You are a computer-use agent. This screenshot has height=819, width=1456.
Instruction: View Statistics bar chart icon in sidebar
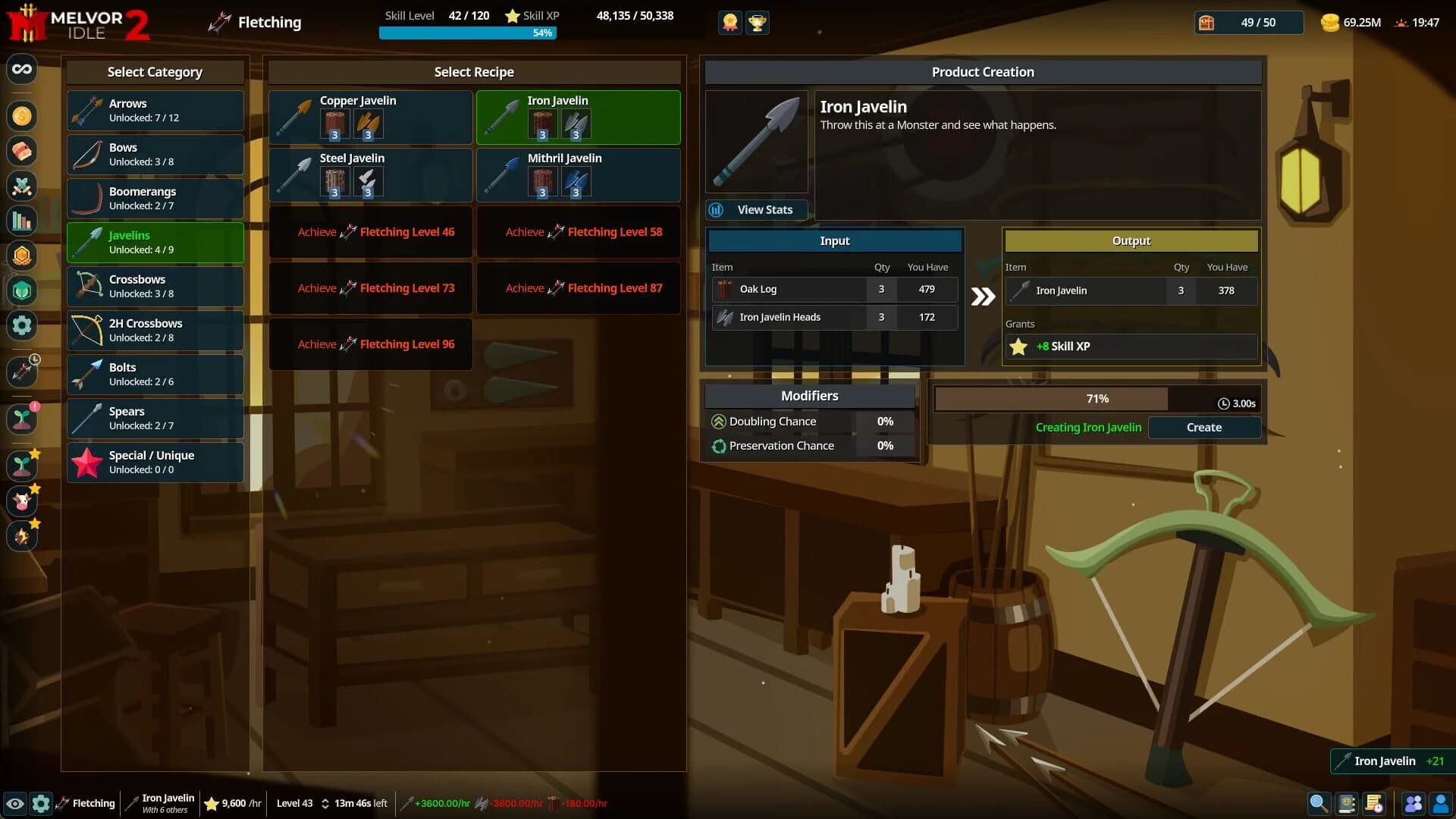point(22,221)
